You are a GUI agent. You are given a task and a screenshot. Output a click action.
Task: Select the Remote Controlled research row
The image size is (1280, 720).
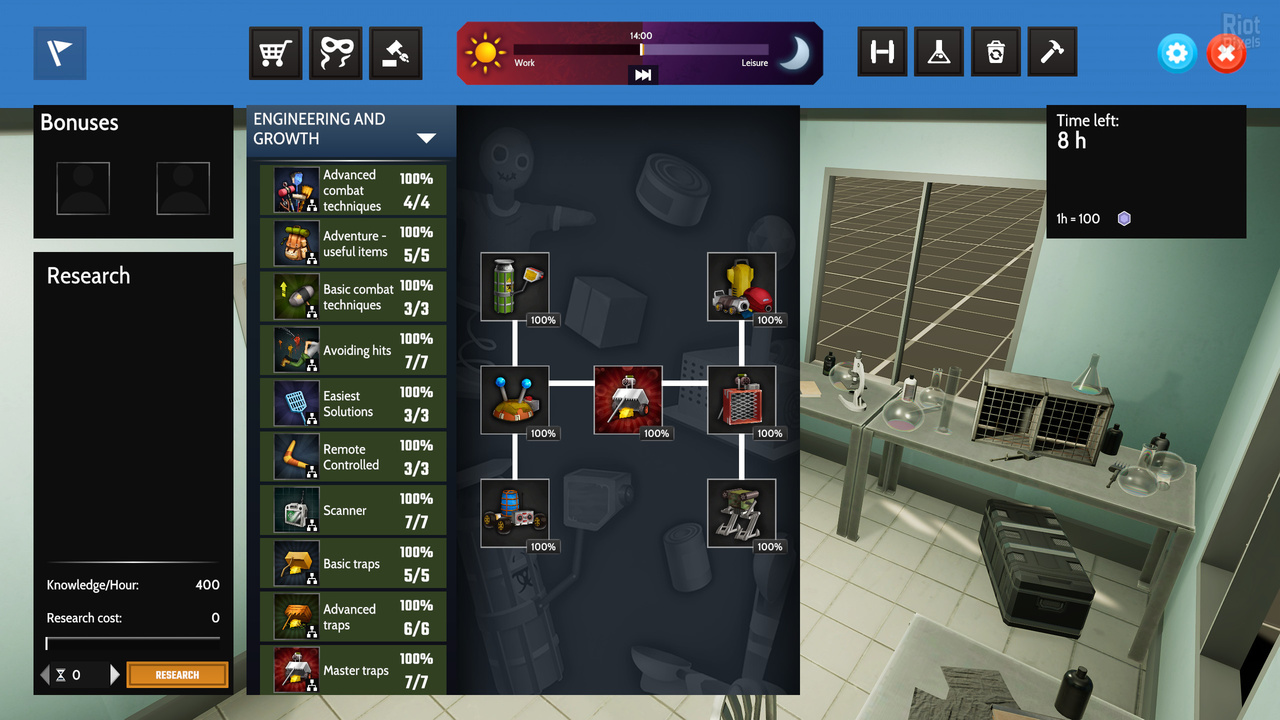pos(353,457)
